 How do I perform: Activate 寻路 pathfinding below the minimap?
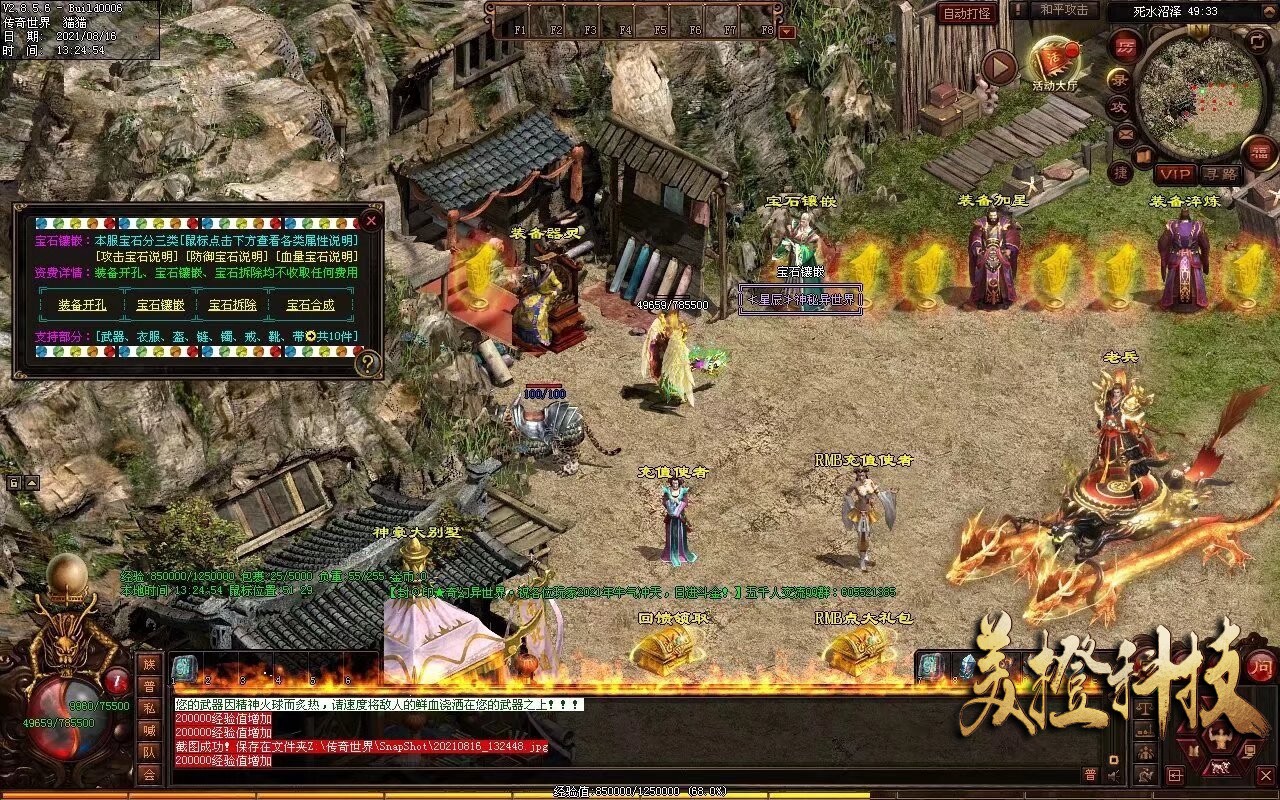point(1219,174)
